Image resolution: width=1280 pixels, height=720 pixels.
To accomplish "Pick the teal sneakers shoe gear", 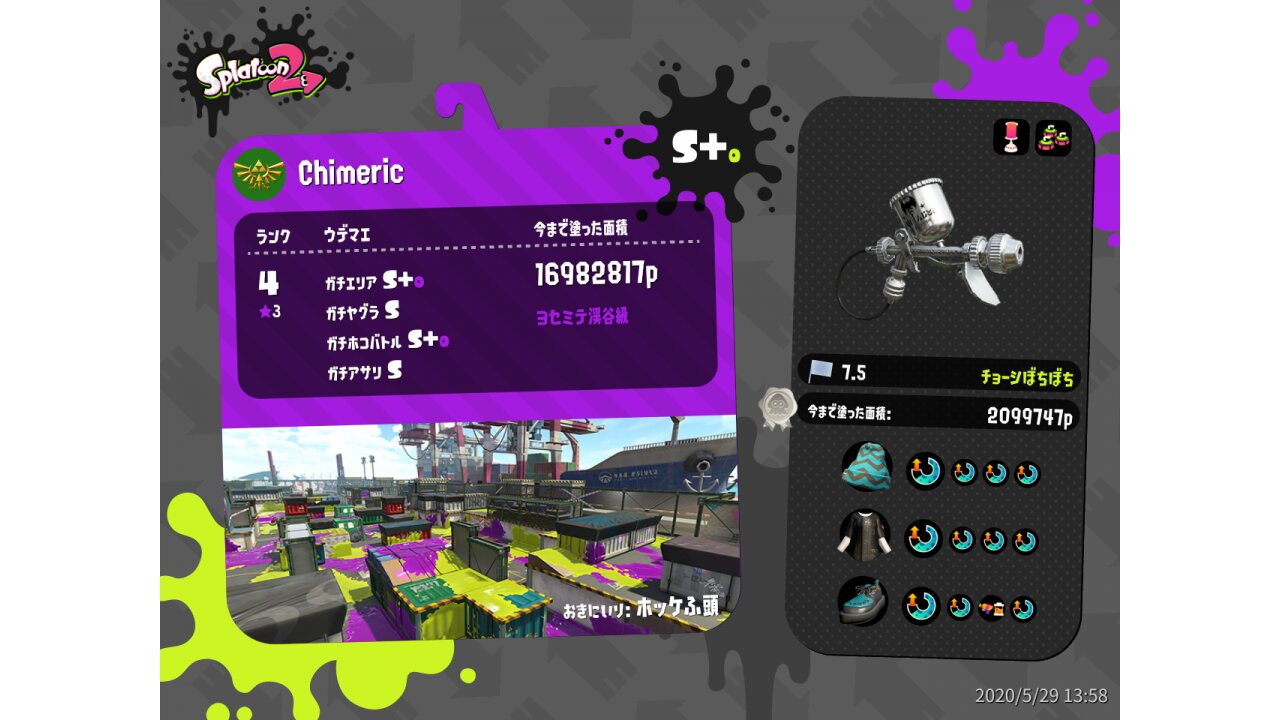I will 862,602.
